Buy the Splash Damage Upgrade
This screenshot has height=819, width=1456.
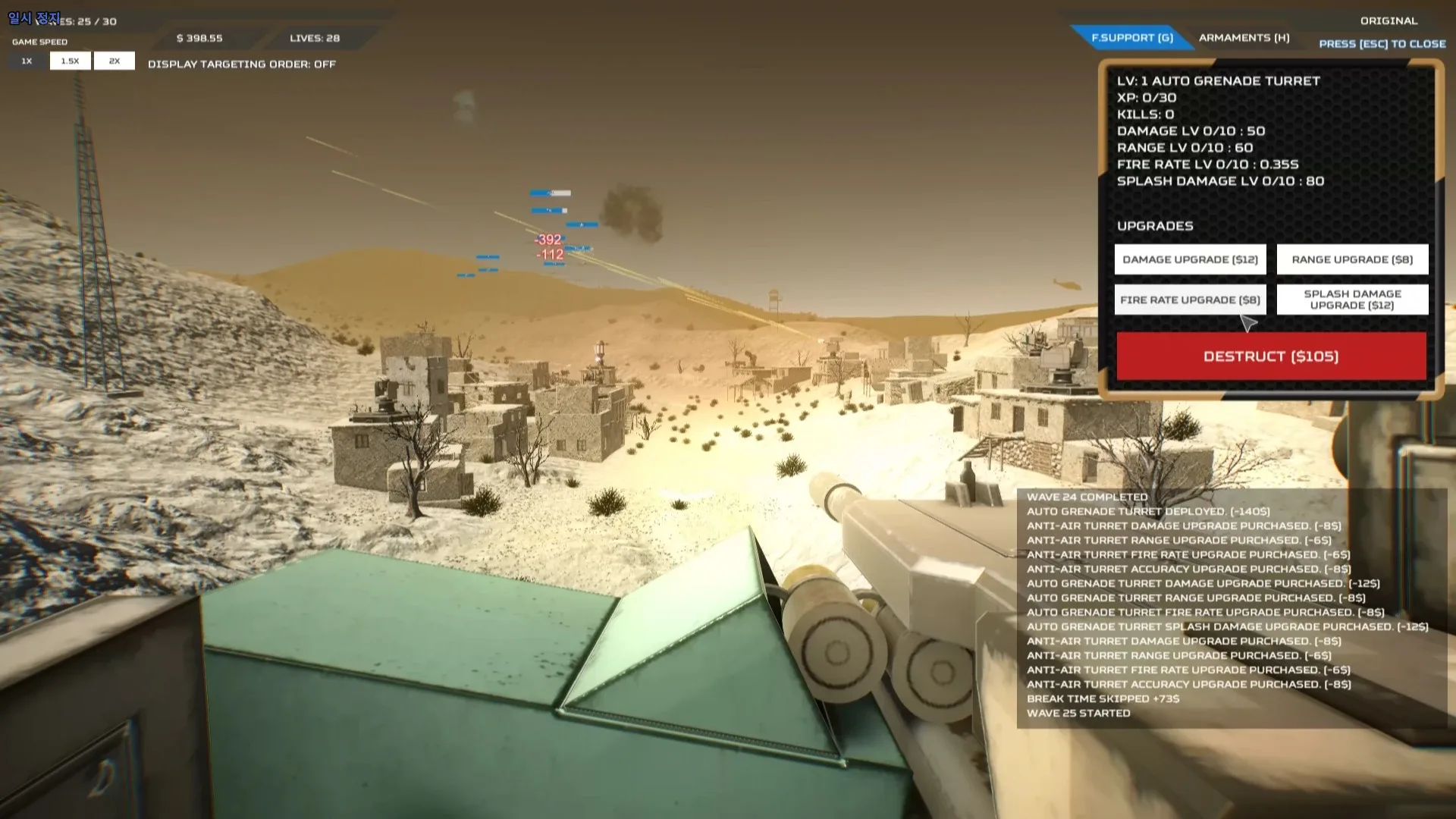(1352, 299)
